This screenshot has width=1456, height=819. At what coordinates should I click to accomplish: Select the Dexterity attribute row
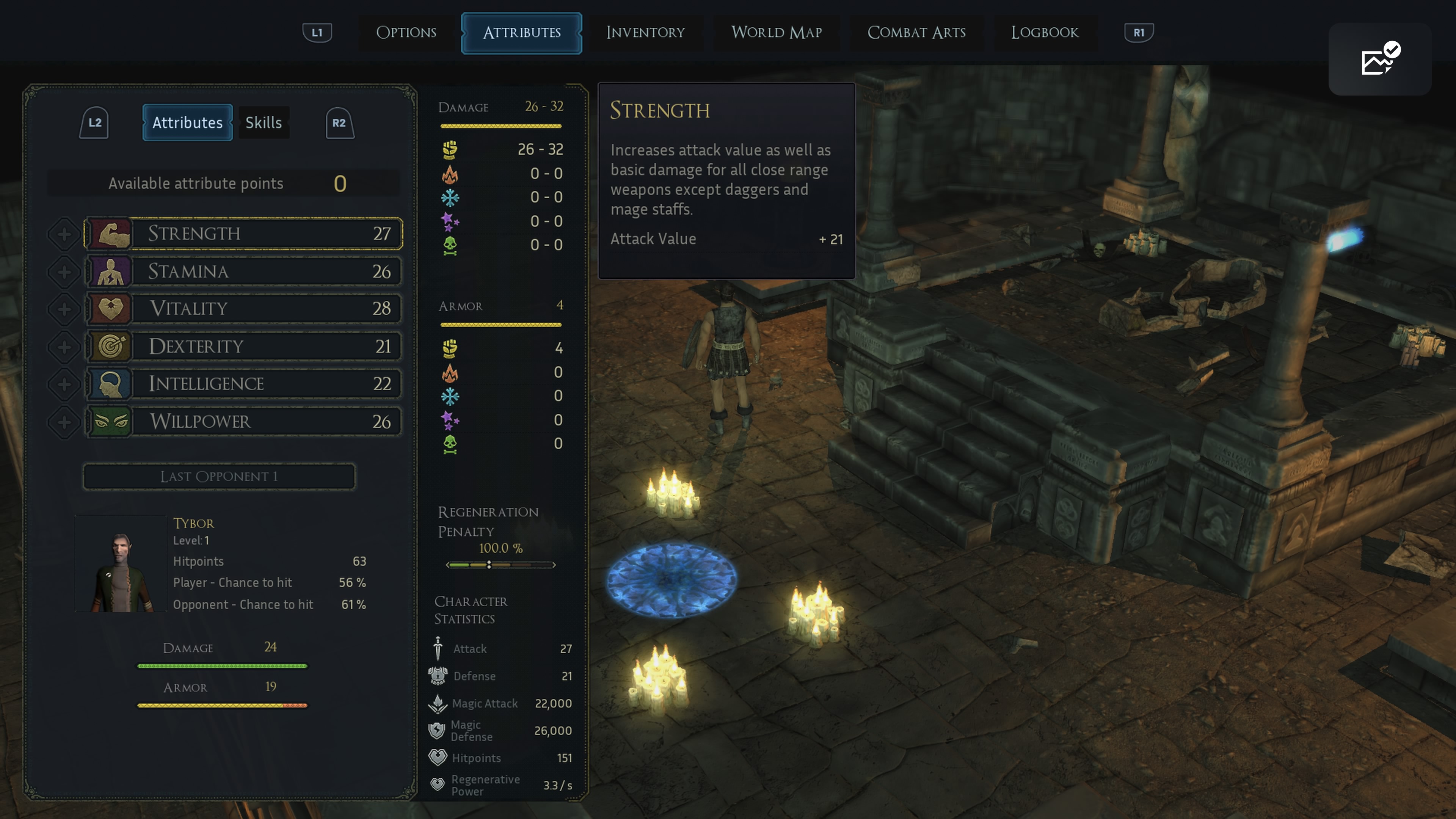(243, 347)
